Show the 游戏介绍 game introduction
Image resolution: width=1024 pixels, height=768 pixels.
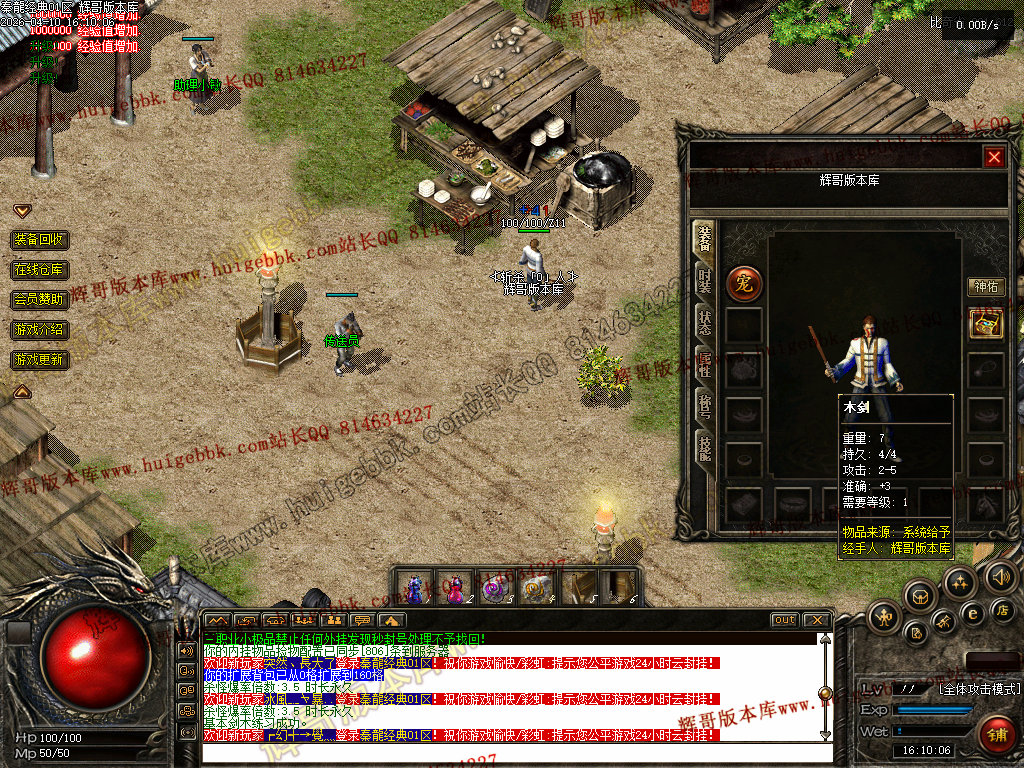pyautogui.click(x=40, y=329)
